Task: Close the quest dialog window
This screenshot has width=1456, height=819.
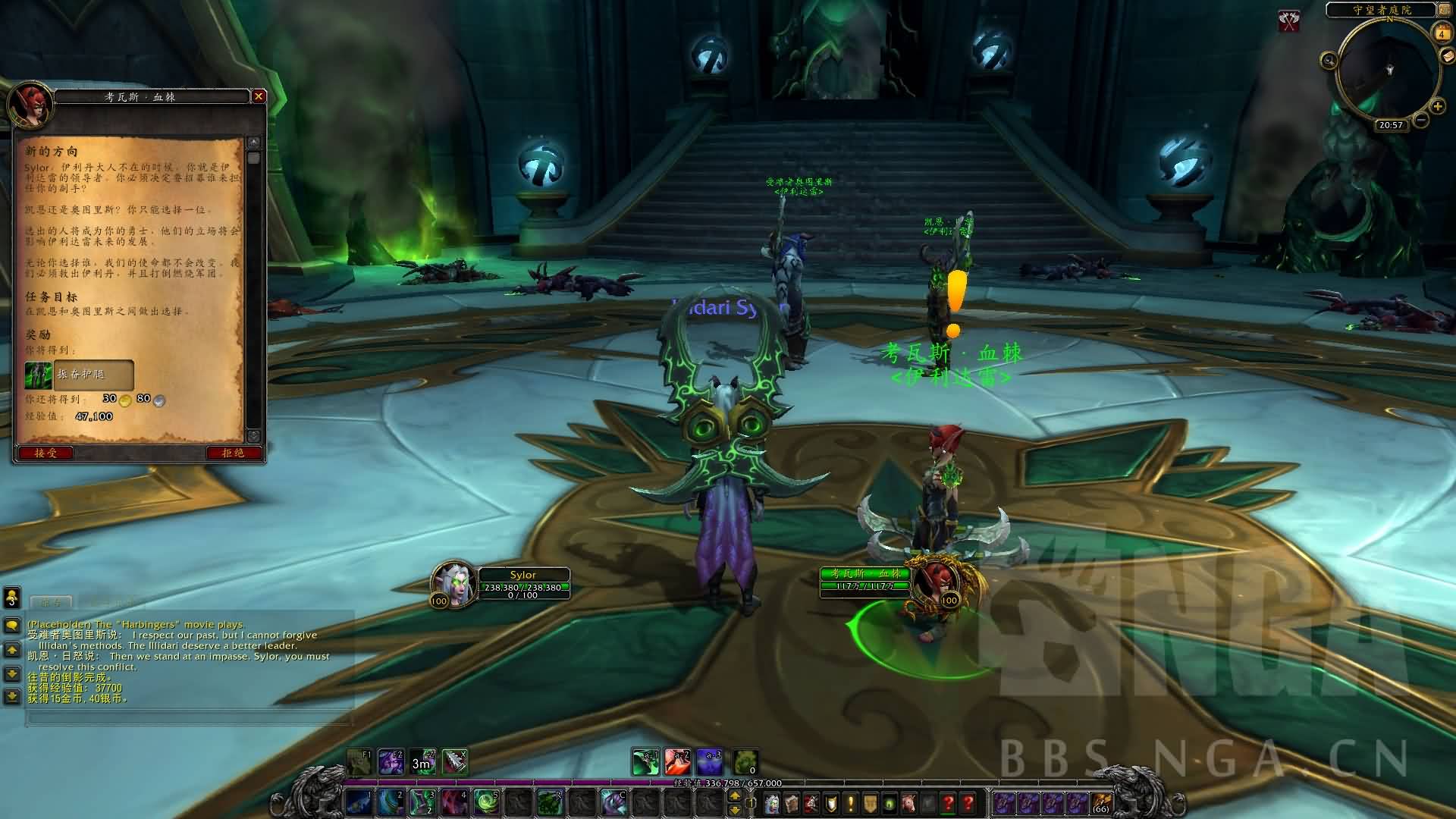Action: pos(259,96)
